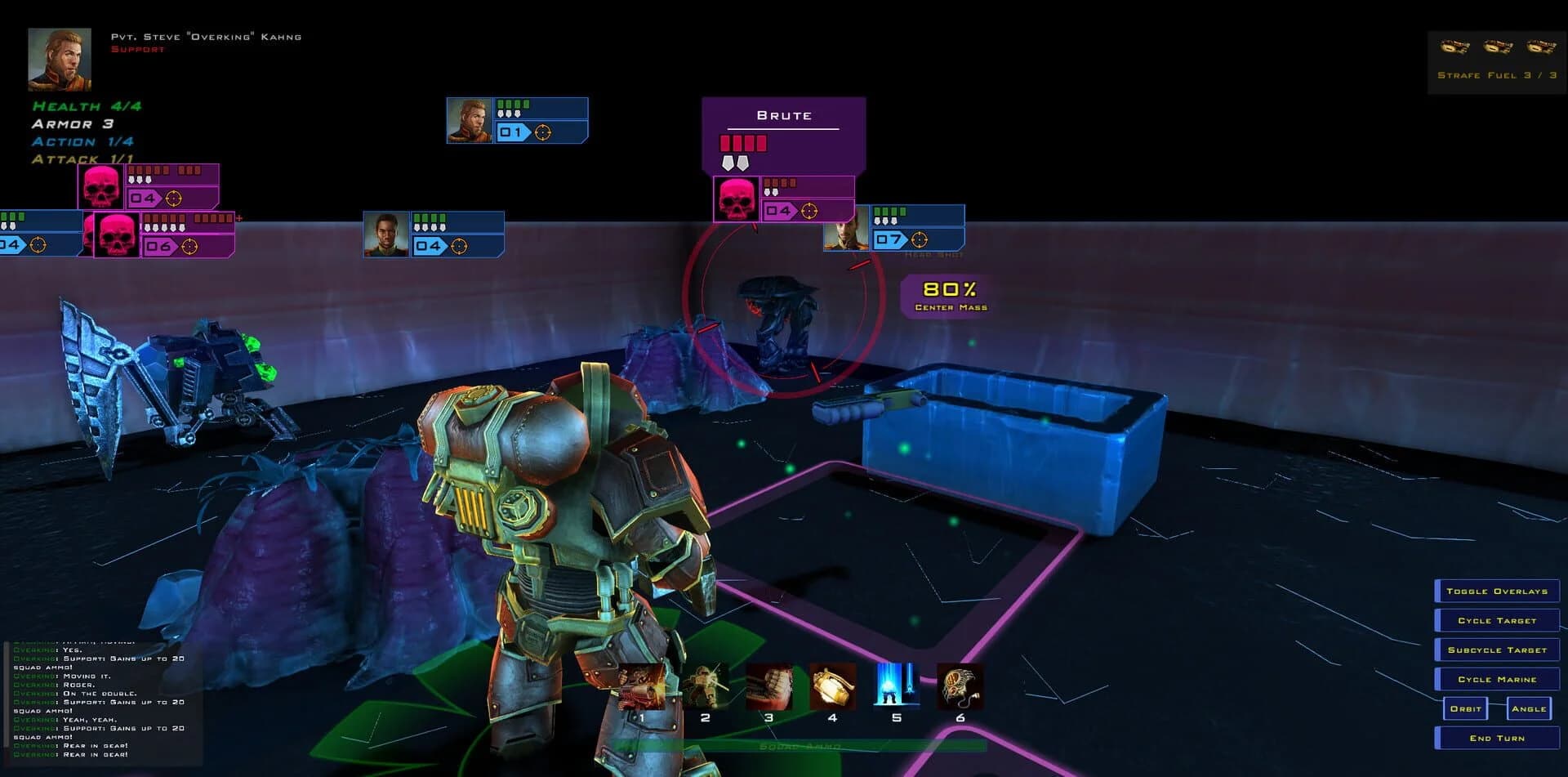Enable Toggle Overlays
Image resolution: width=1568 pixels, height=777 pixels.
1498,591
